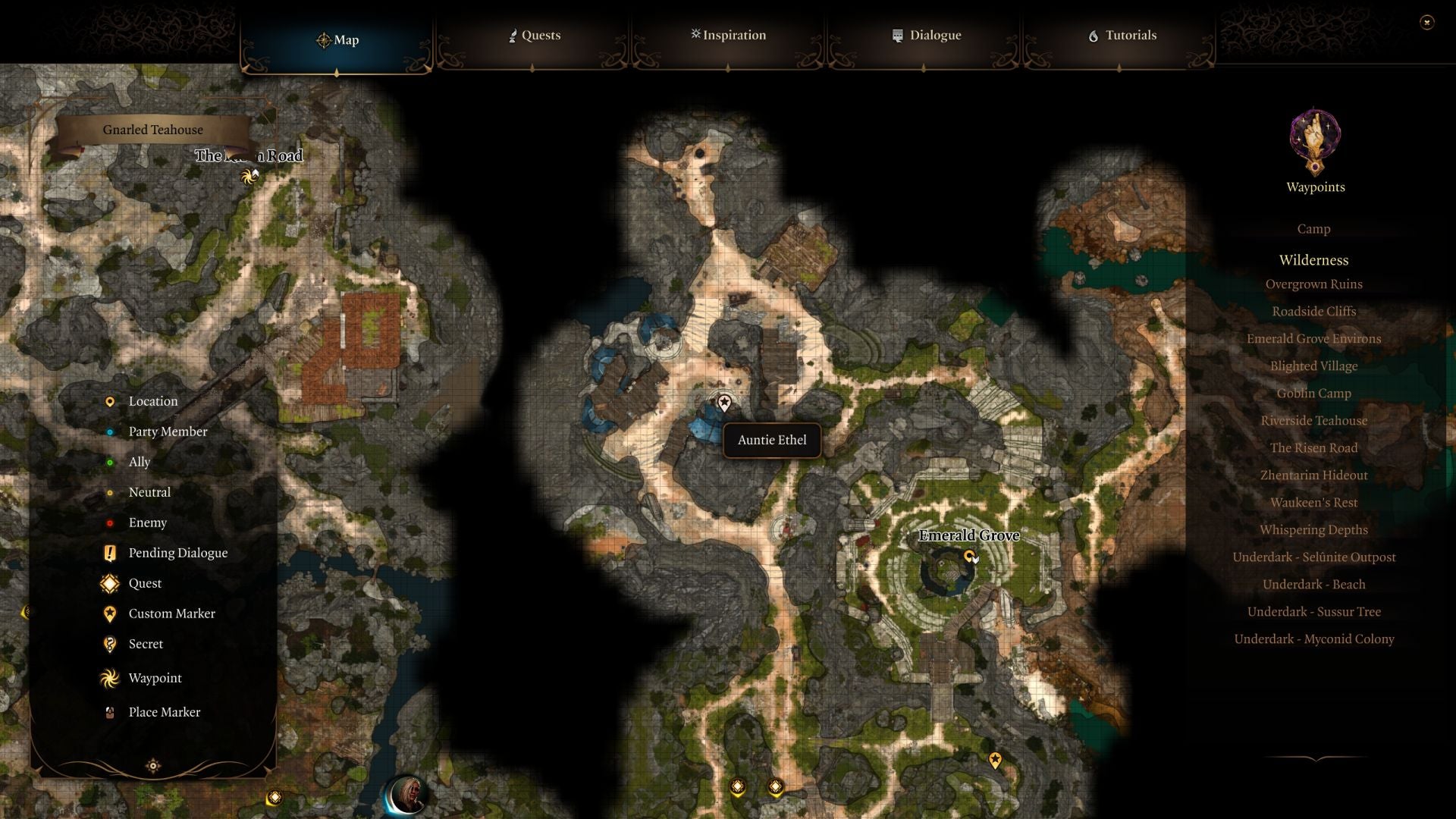Select the Enemy red dot legend entry
The width and height of the screenshot is (1456, 819).
point(111,522)
